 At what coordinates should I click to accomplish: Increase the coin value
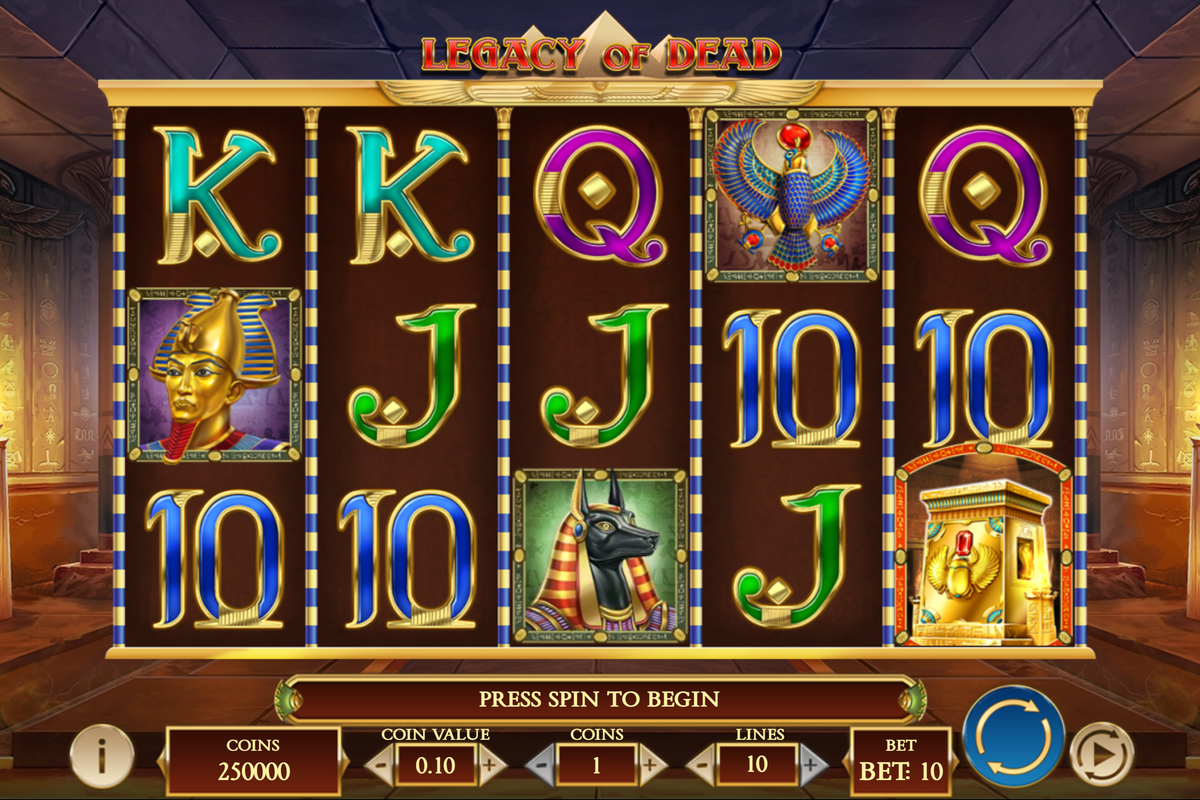[x=489, y=765]
